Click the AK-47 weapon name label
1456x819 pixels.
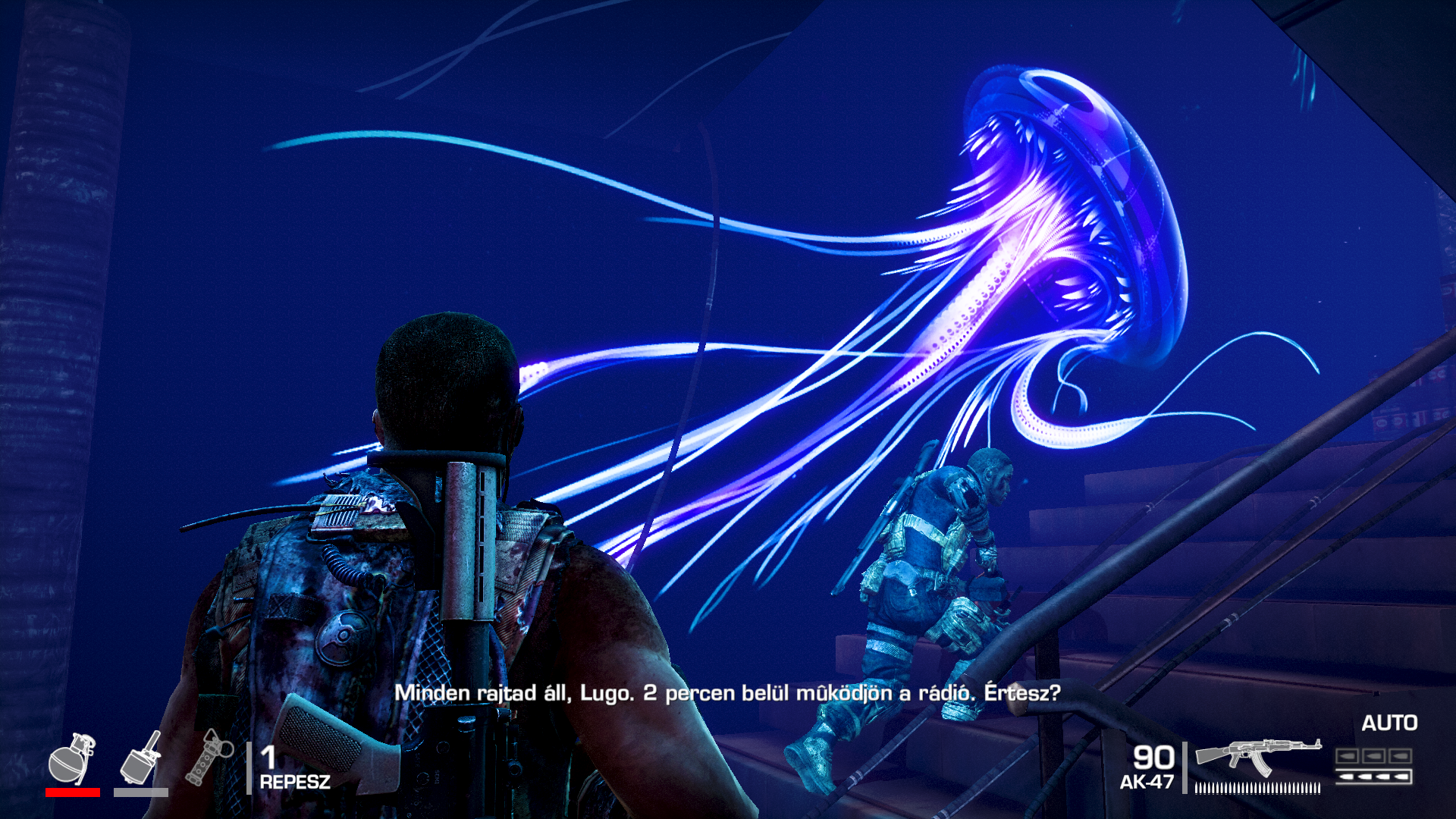(x=1146, y=783)
